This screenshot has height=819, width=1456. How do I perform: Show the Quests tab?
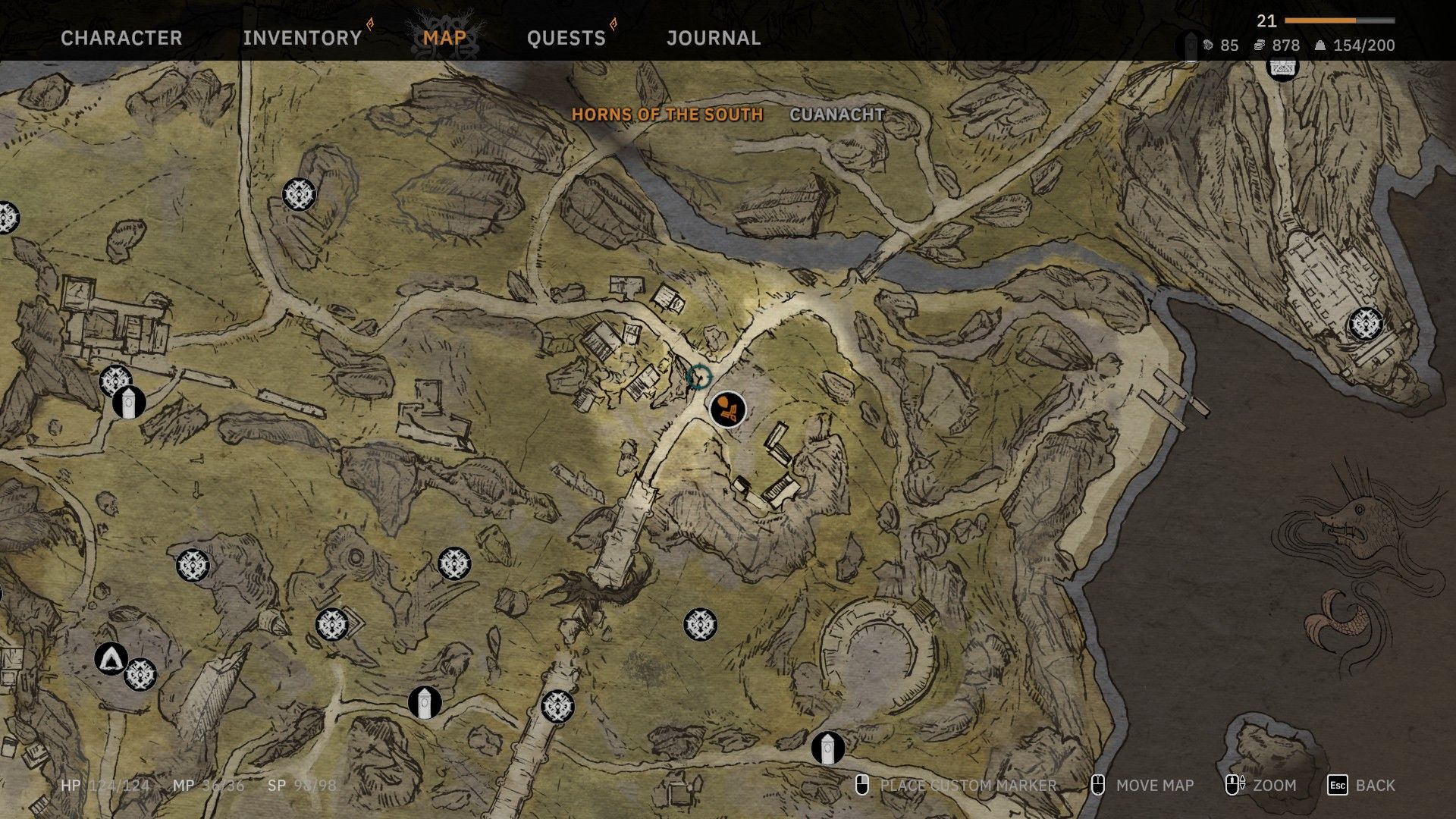566,38
